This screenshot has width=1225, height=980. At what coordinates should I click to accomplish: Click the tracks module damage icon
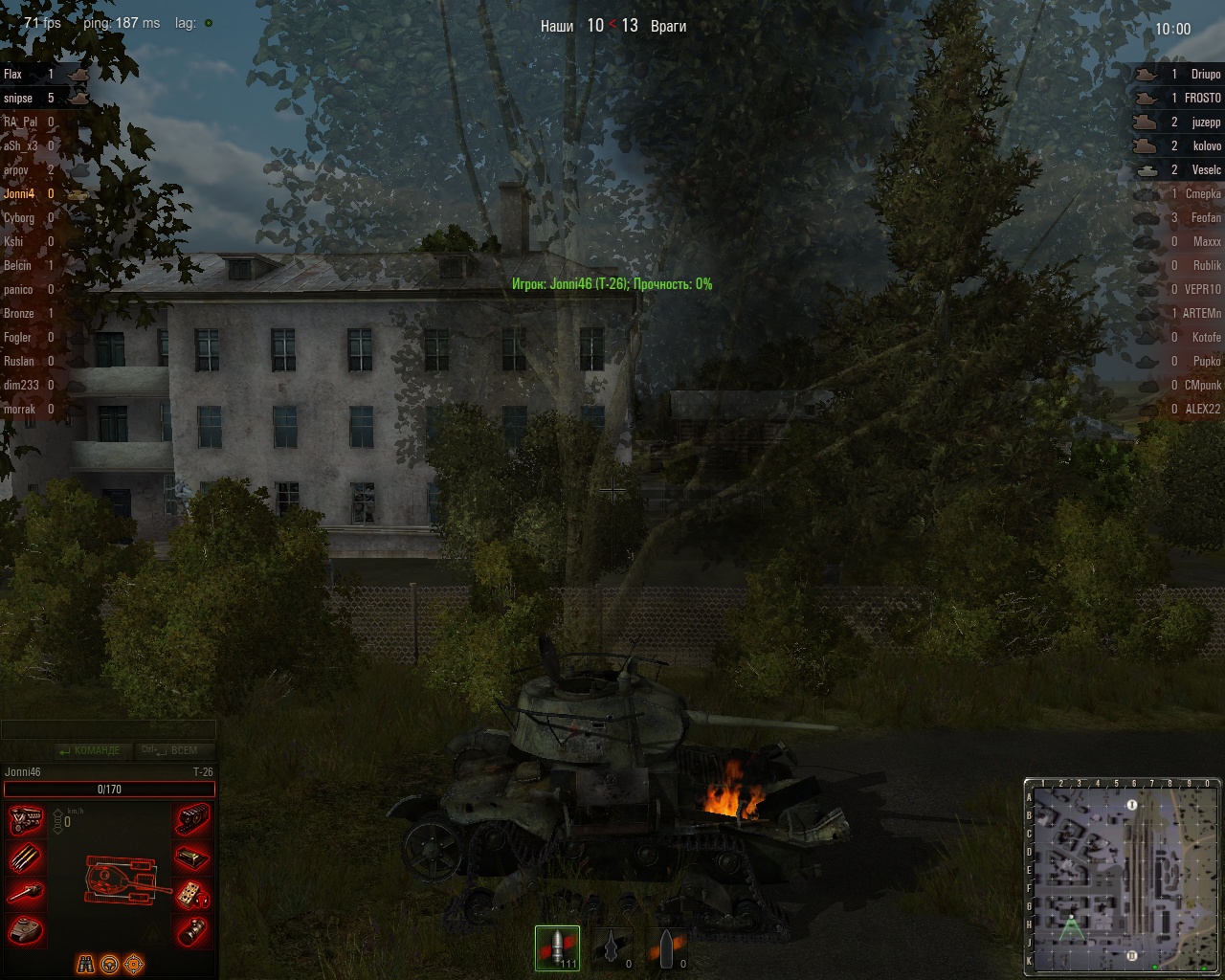(x=192, y=821)
